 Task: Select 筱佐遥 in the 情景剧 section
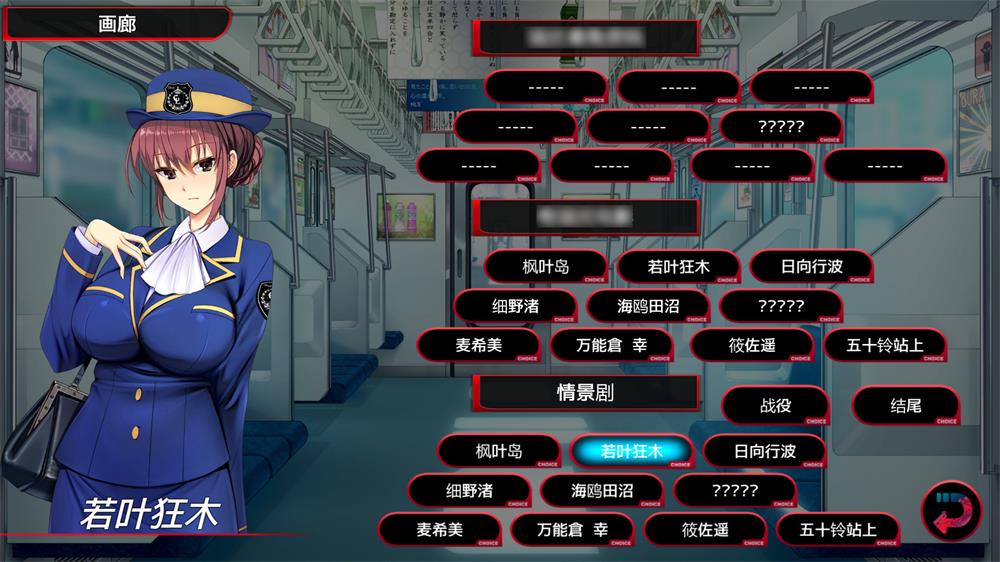(704, 529)
